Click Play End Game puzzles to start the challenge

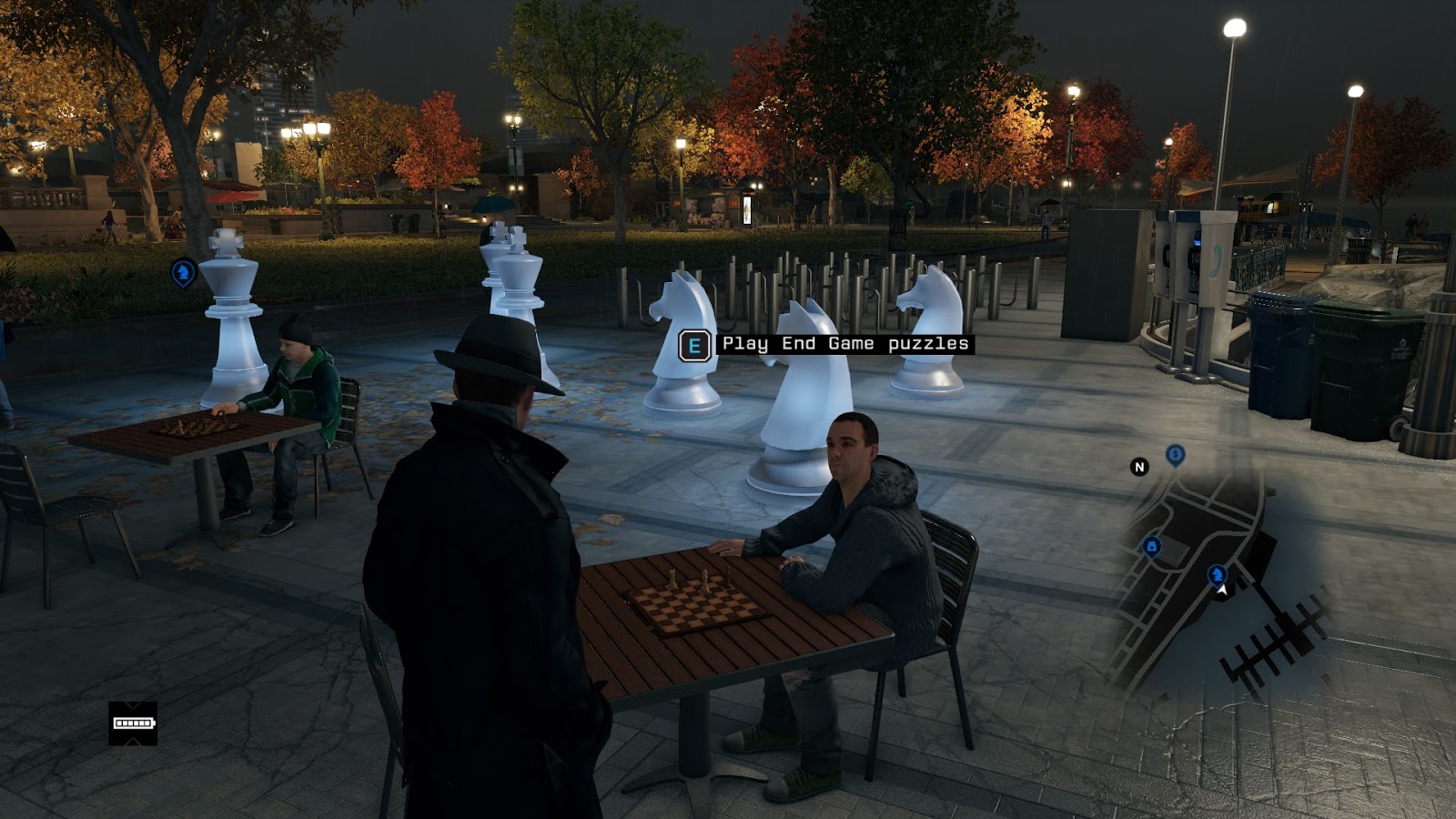844,345
